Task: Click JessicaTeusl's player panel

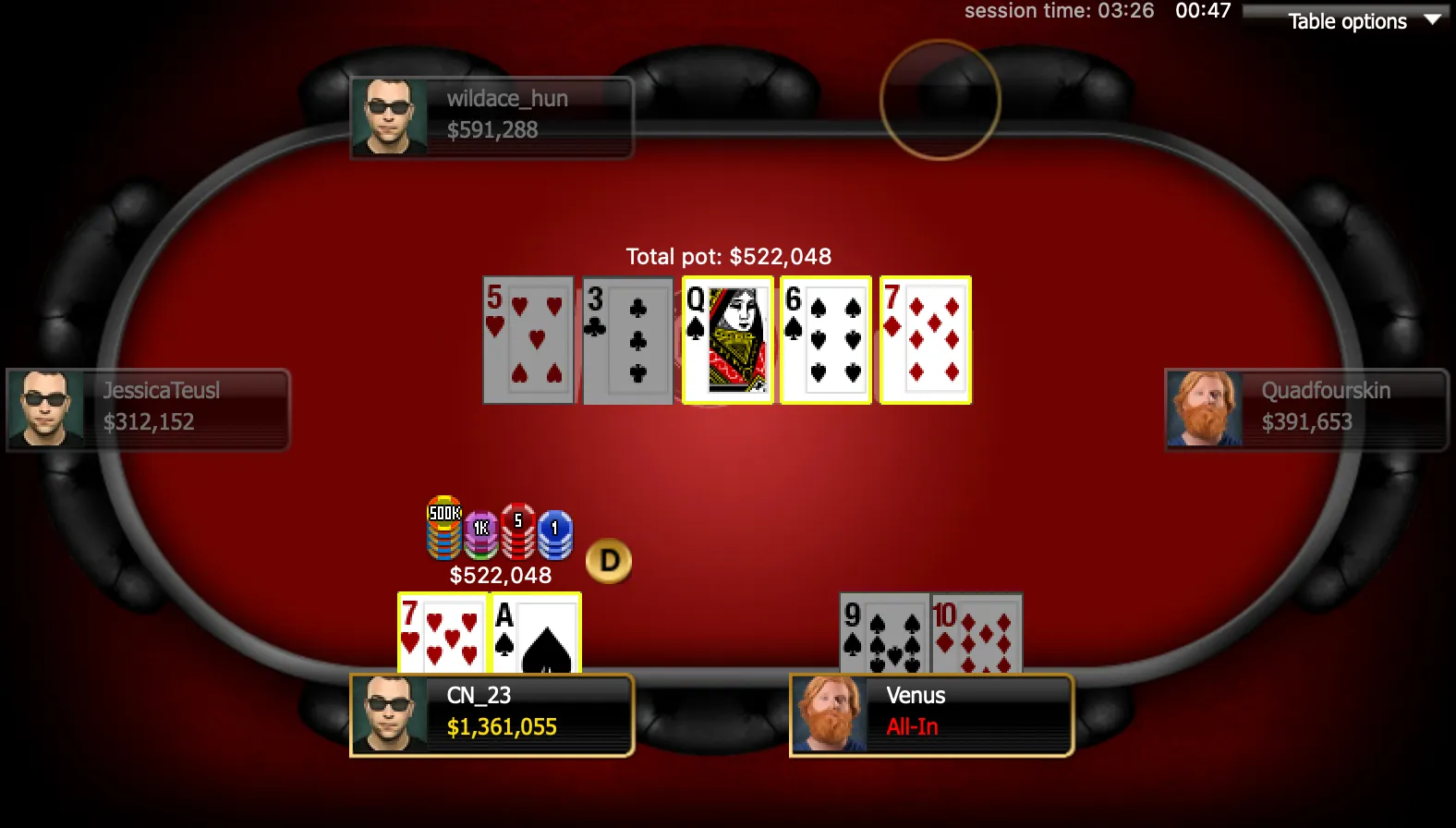Action: (x=148, y=409)
